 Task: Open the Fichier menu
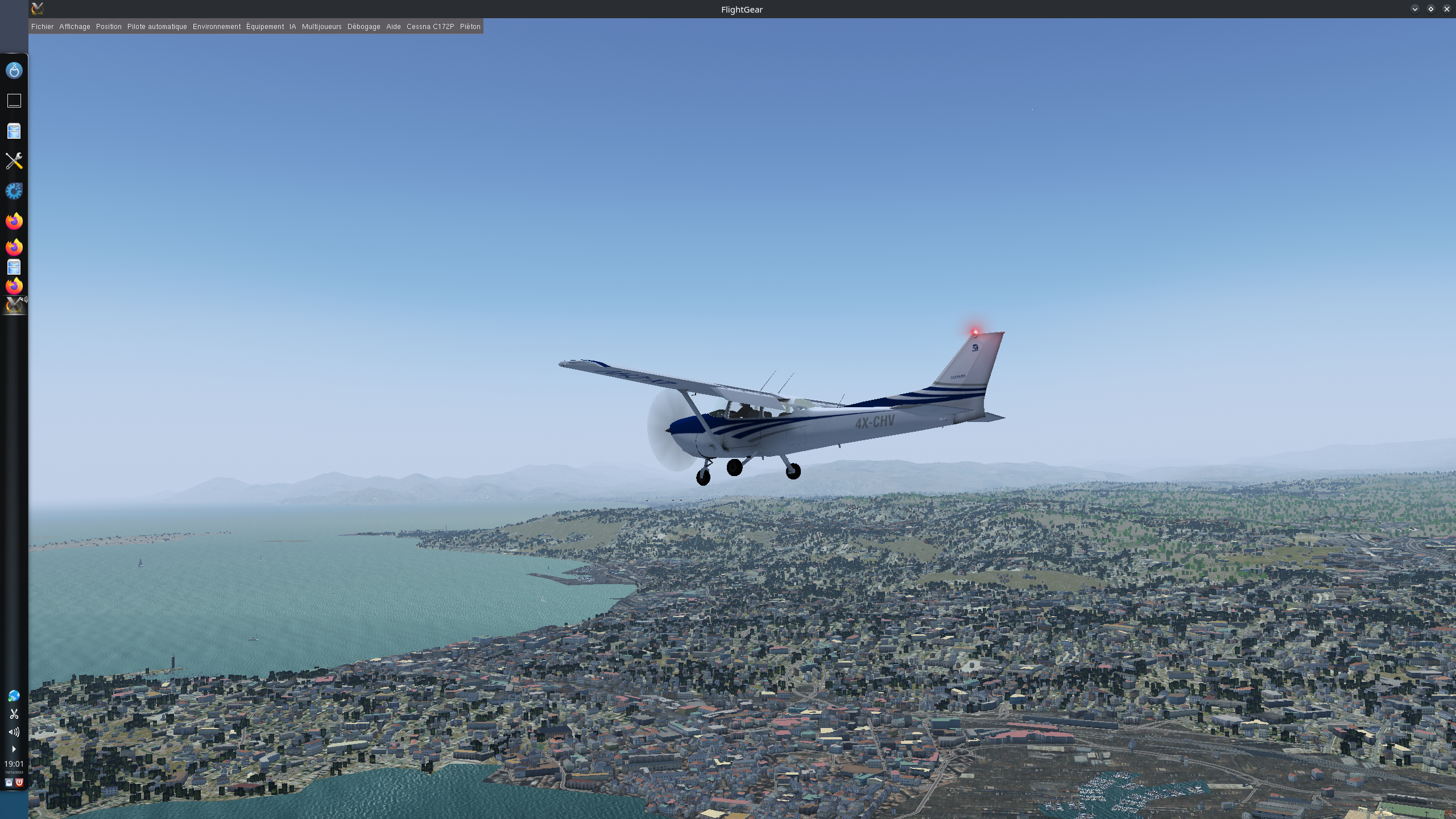[x=42, y=27]
